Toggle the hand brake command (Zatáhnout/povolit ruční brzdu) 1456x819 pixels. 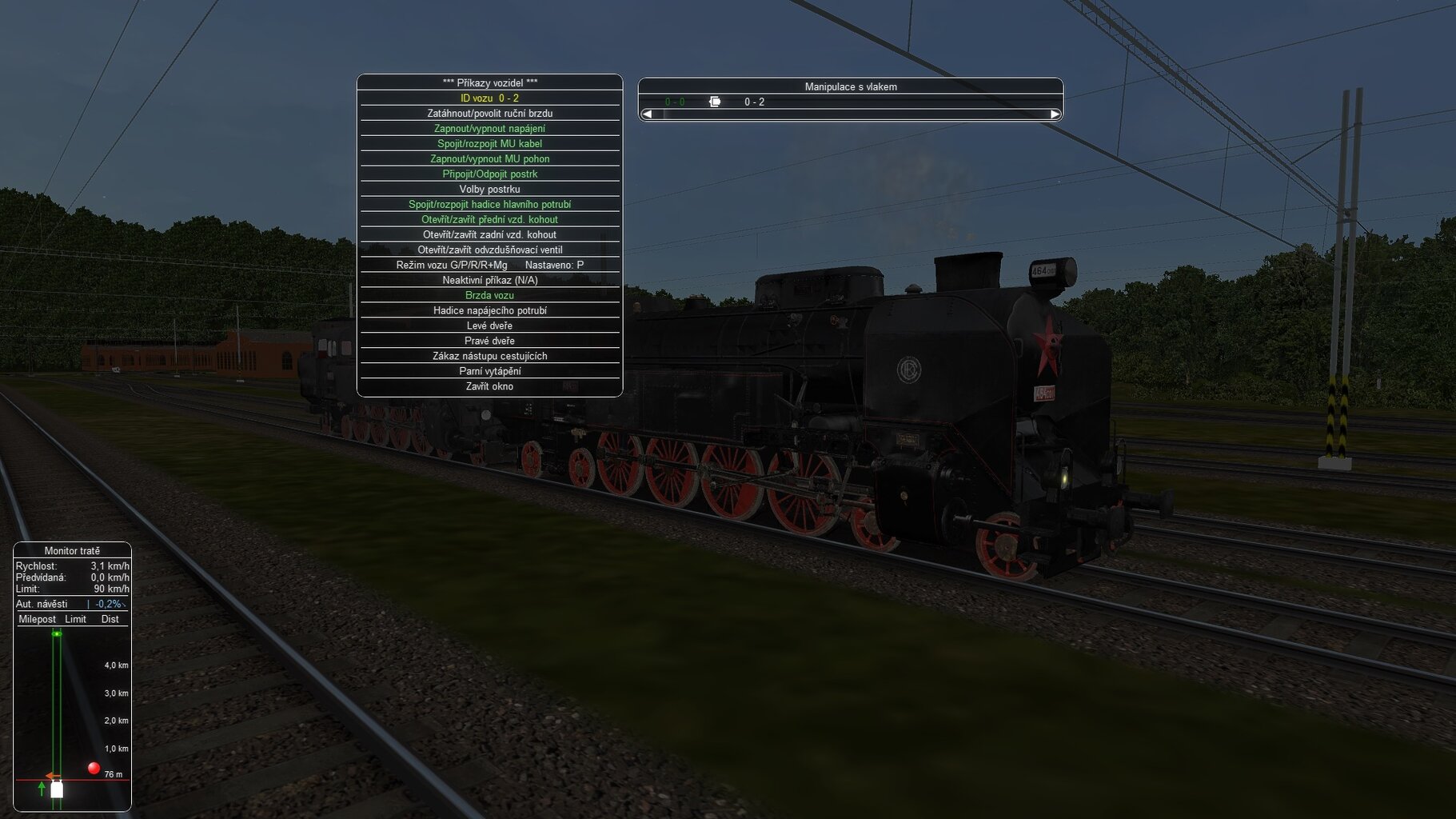click(489, 114)
